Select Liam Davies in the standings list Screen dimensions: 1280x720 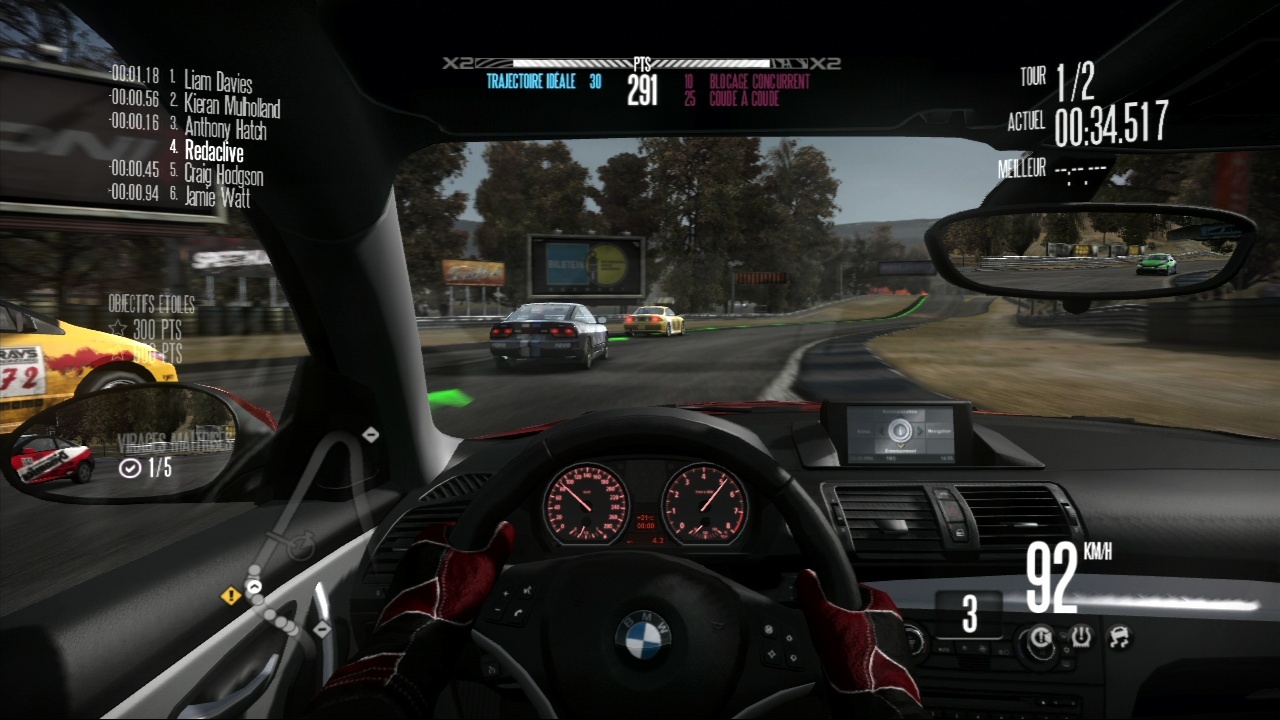[217, 82]
